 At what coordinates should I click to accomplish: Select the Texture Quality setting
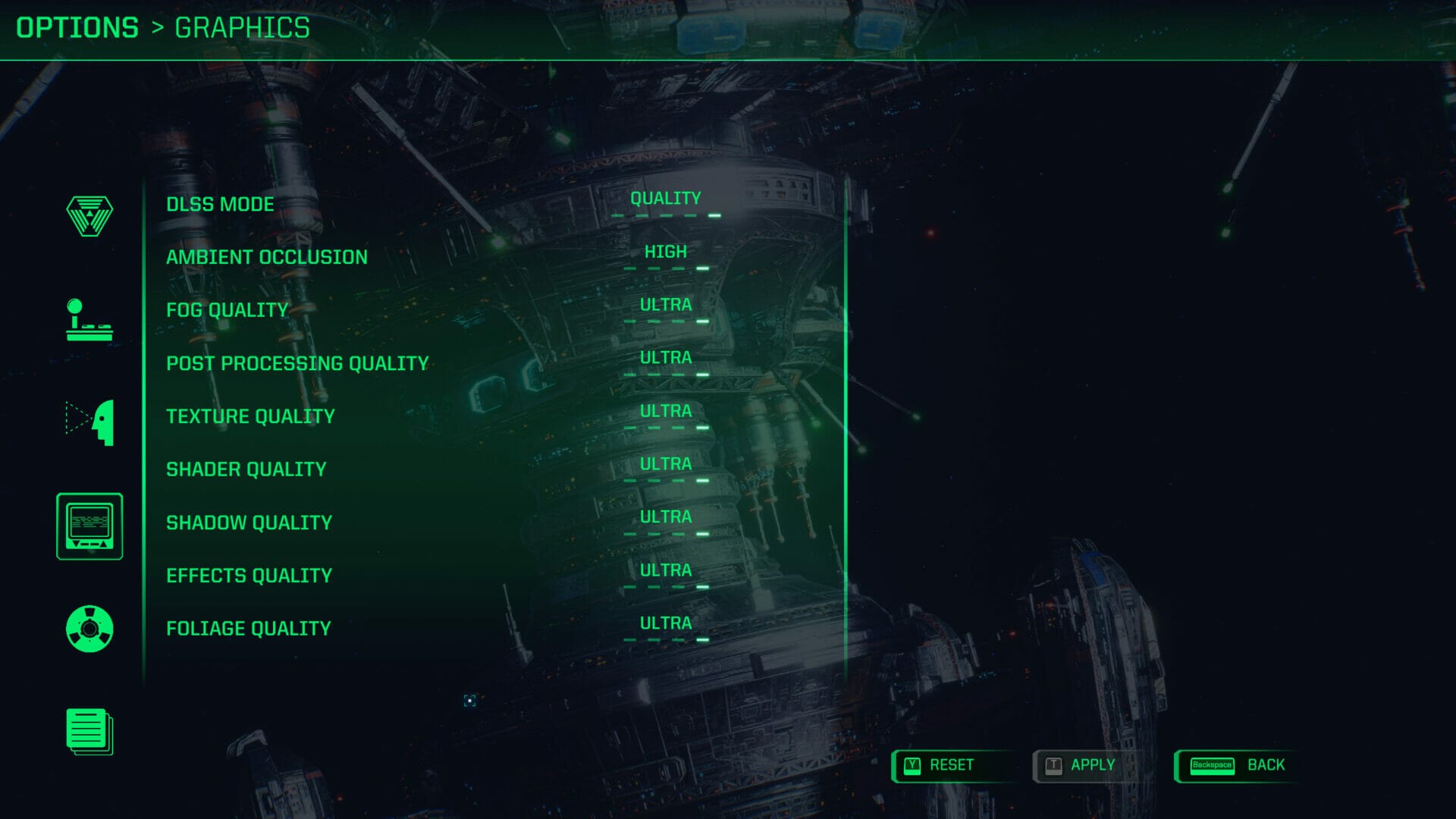250,417
